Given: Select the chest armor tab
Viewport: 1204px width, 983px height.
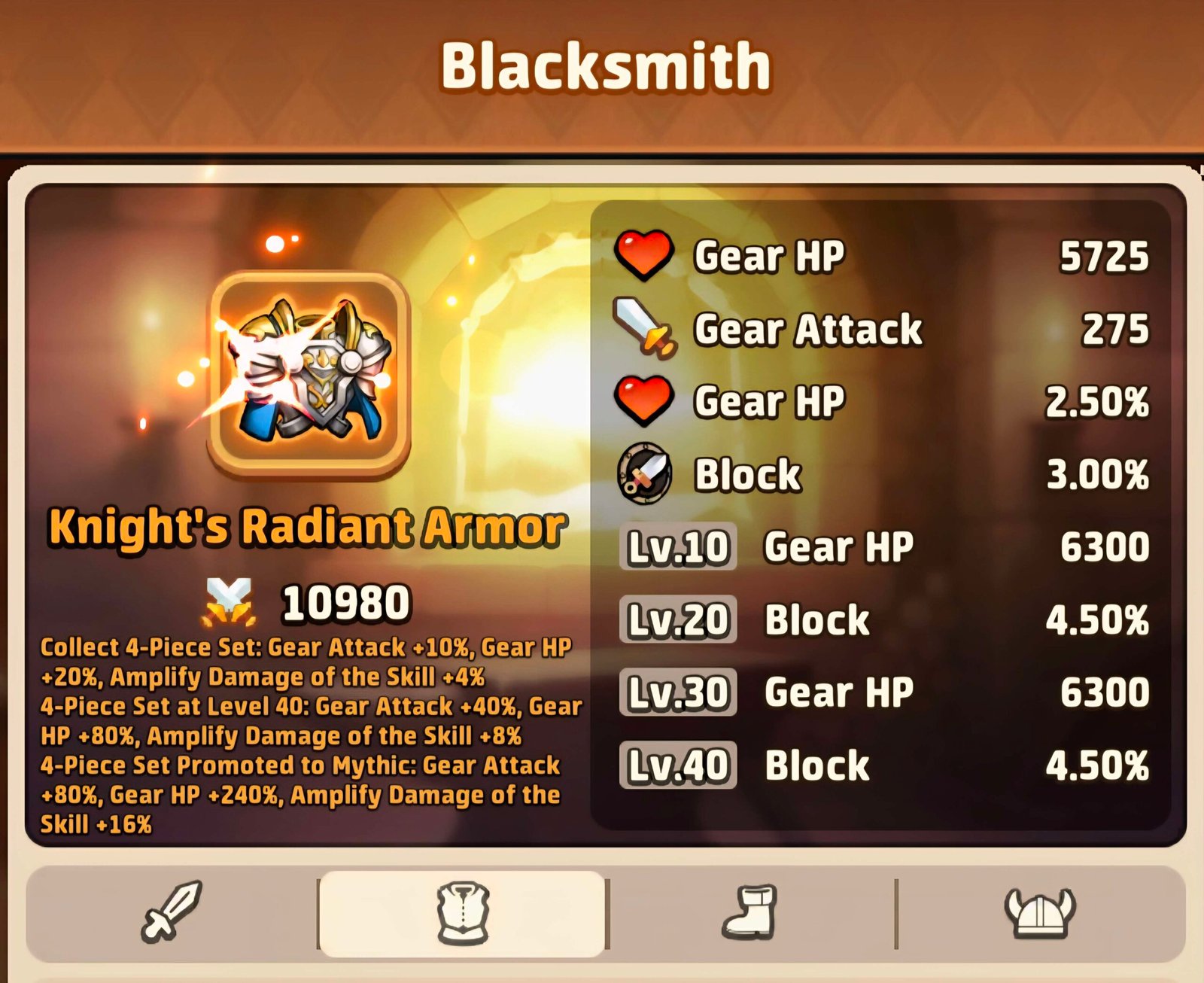Looking at the screenshot, I should pyautogui.click(x=463, y=914).
